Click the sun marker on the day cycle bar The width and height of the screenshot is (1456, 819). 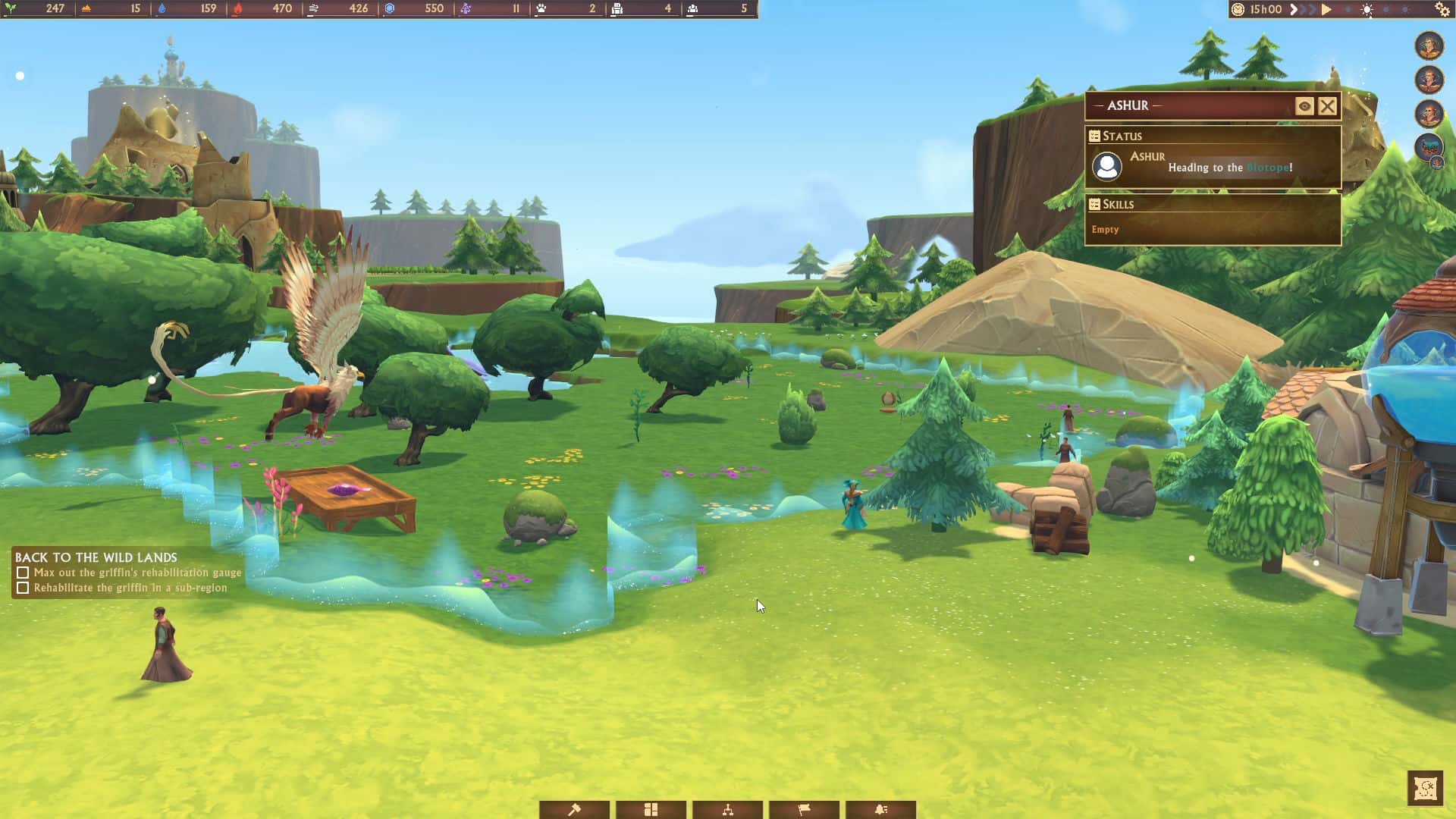click(x=1367, y=9)
